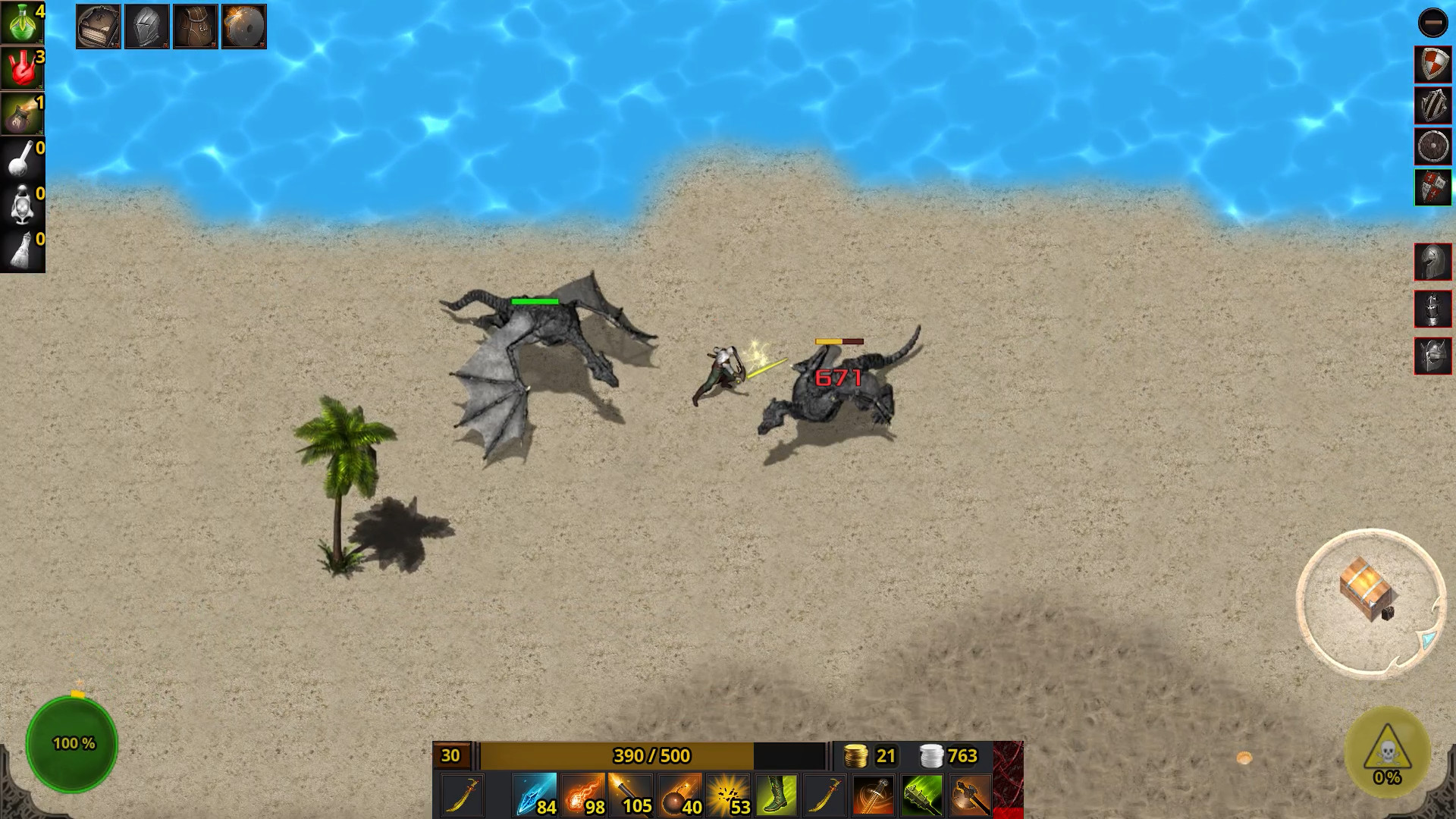Use the green spiked mace skill
This screenshot has height=819, width=1456.
click(x=922, y=795)
